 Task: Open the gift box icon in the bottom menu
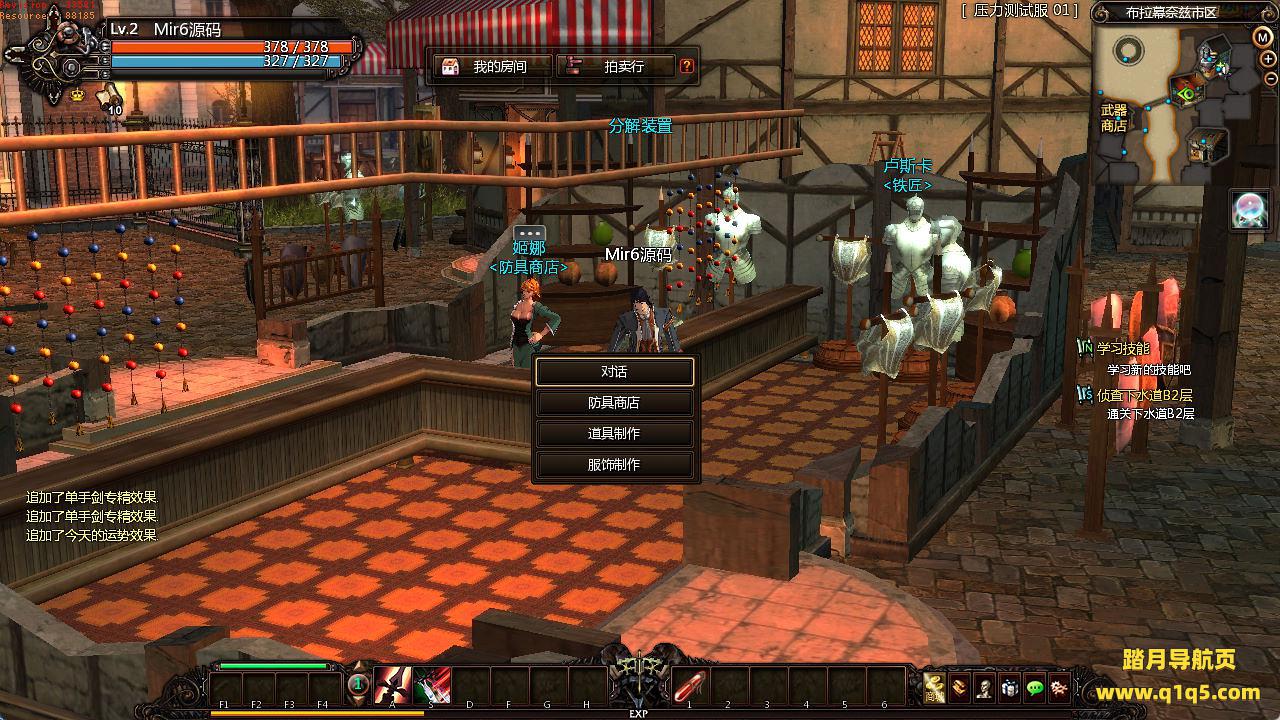point(1010,687)
